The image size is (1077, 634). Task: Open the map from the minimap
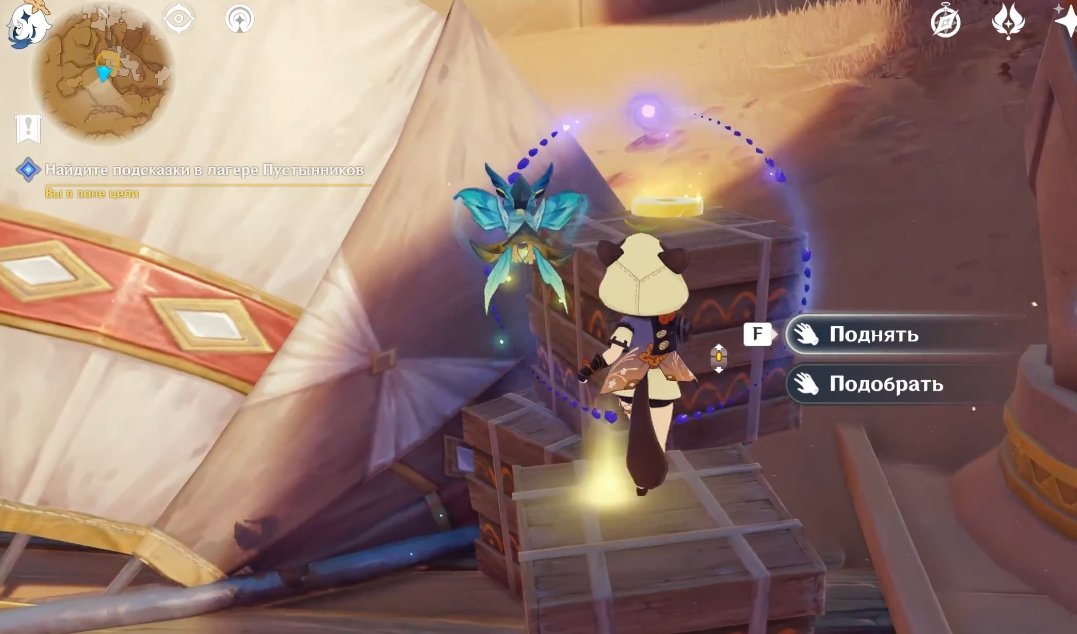click(102, 71)
